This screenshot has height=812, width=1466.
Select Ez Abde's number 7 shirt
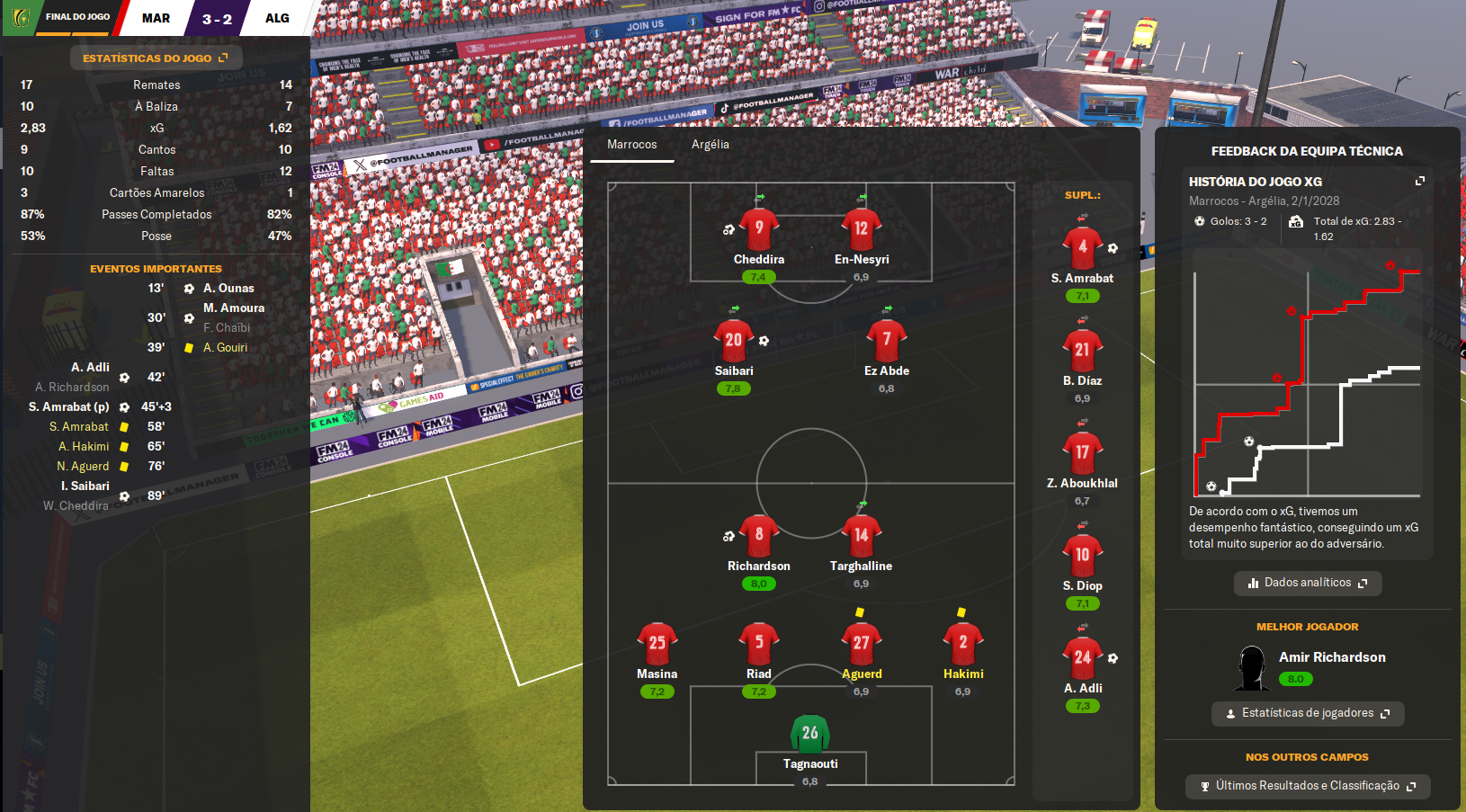(886, 340)
